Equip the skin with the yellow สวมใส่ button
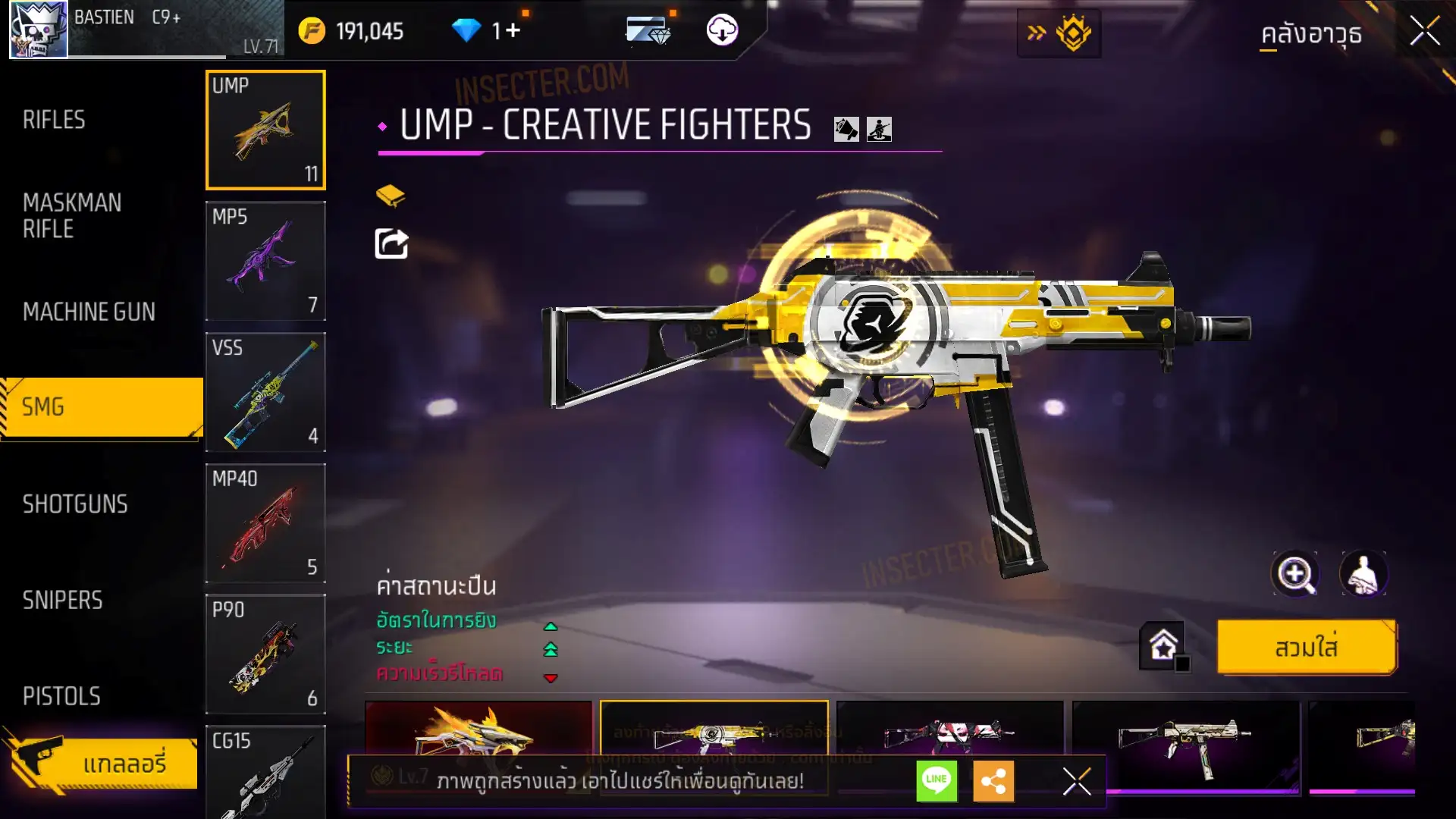The height and width of the screenshot is (819, 1456). (x=1306, y=648)
